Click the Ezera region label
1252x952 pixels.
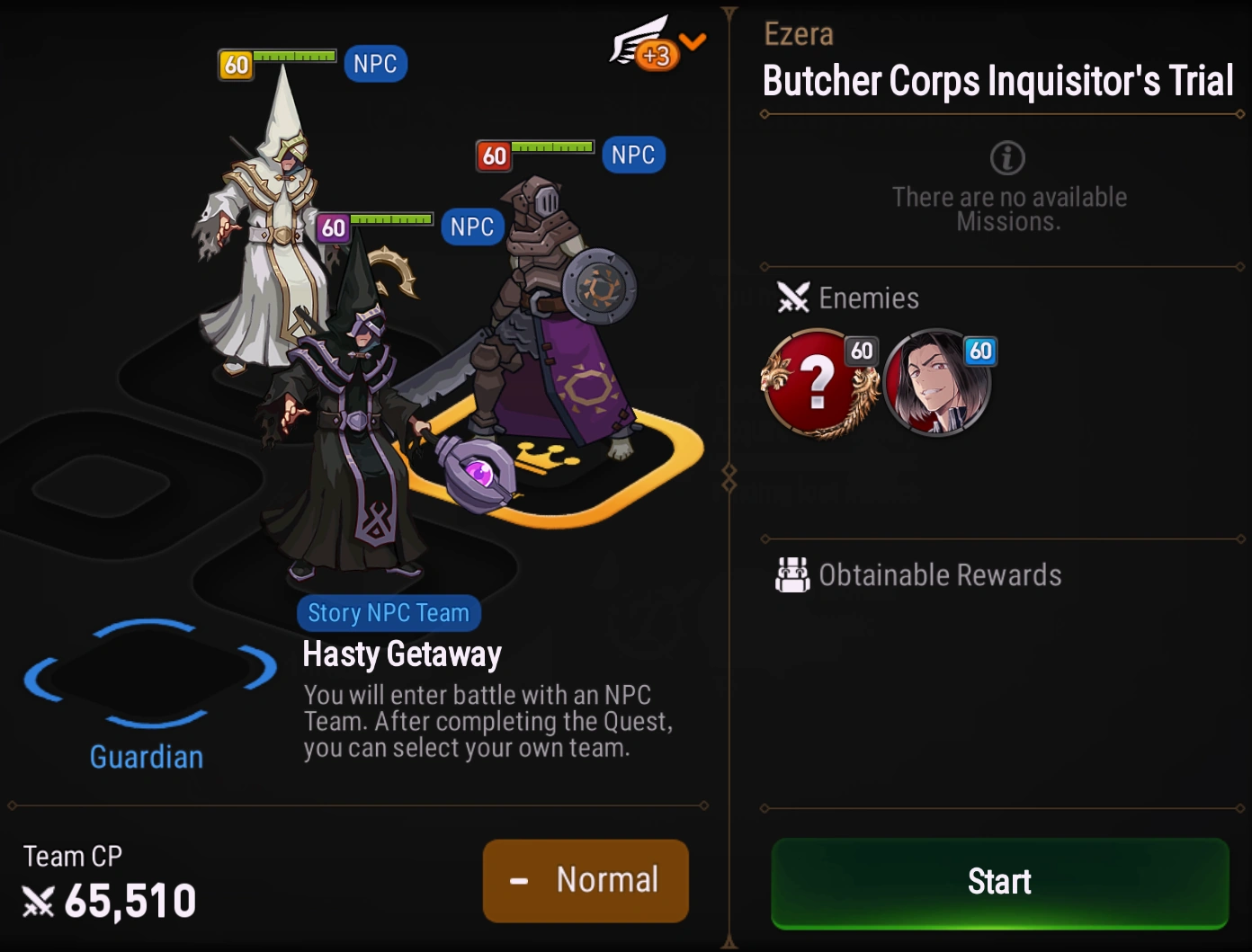796,32
